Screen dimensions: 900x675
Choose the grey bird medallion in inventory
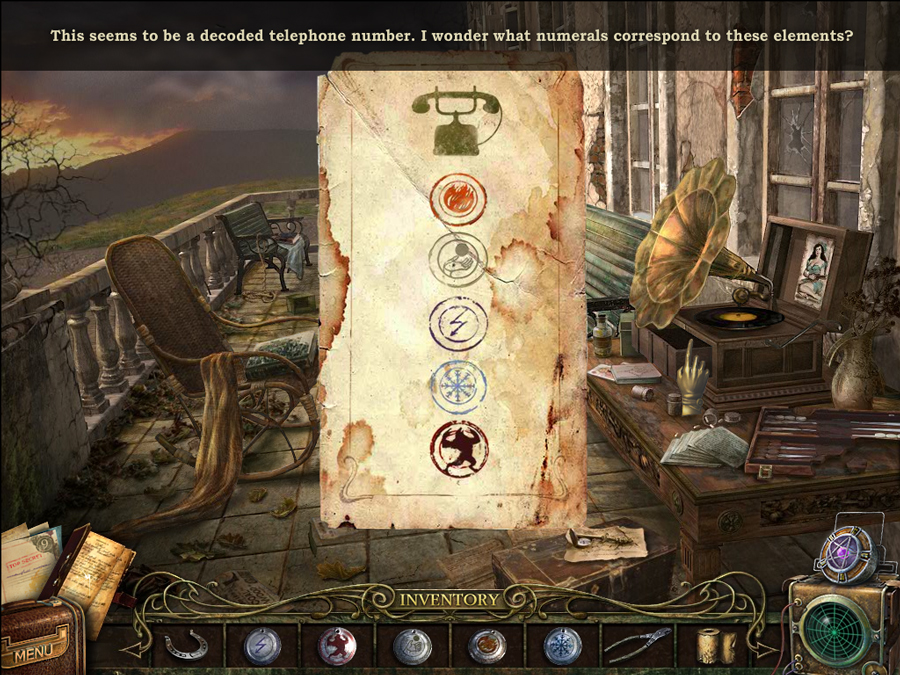(x=411, y=646)
